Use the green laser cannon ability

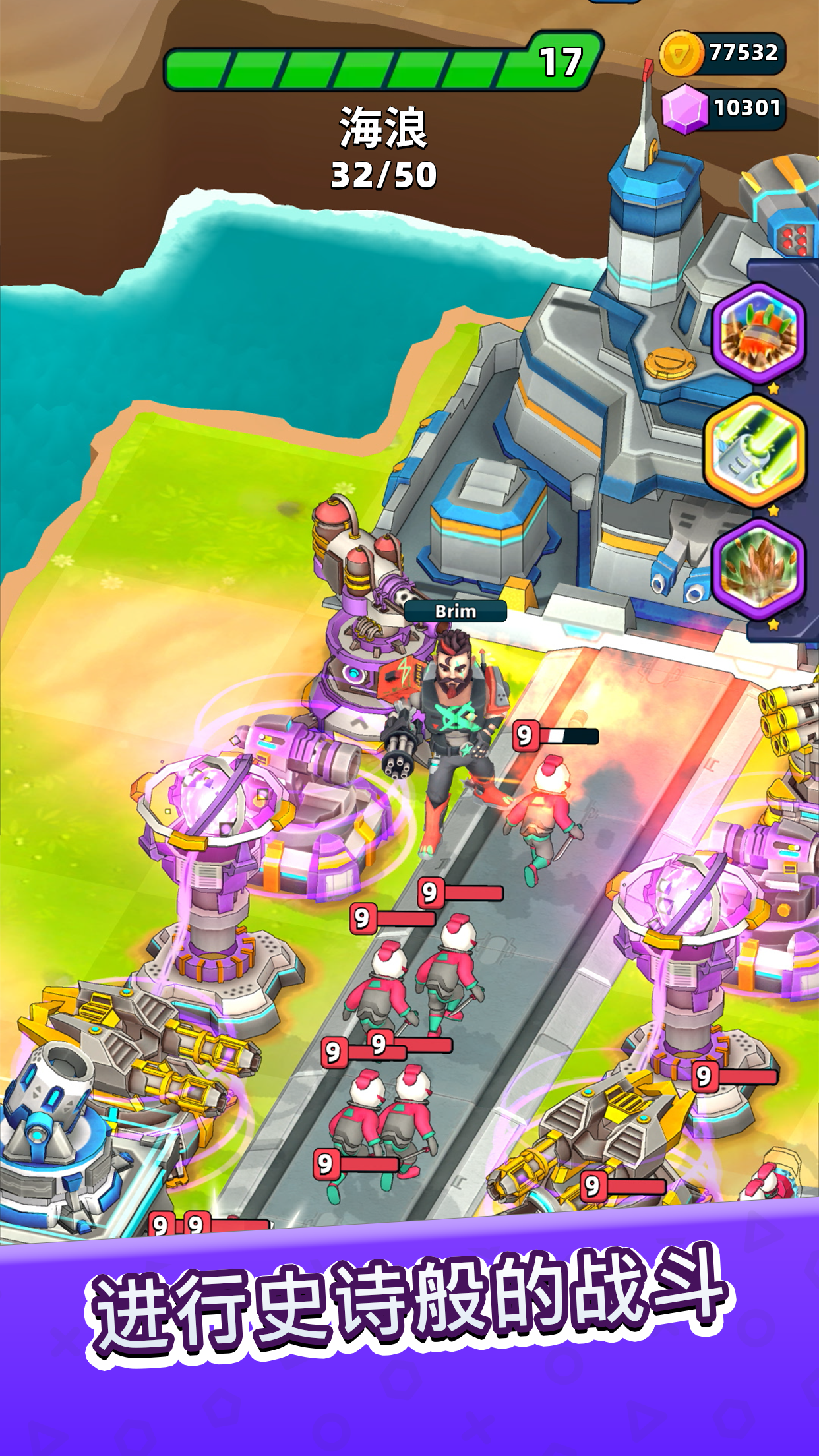(756, 451)
